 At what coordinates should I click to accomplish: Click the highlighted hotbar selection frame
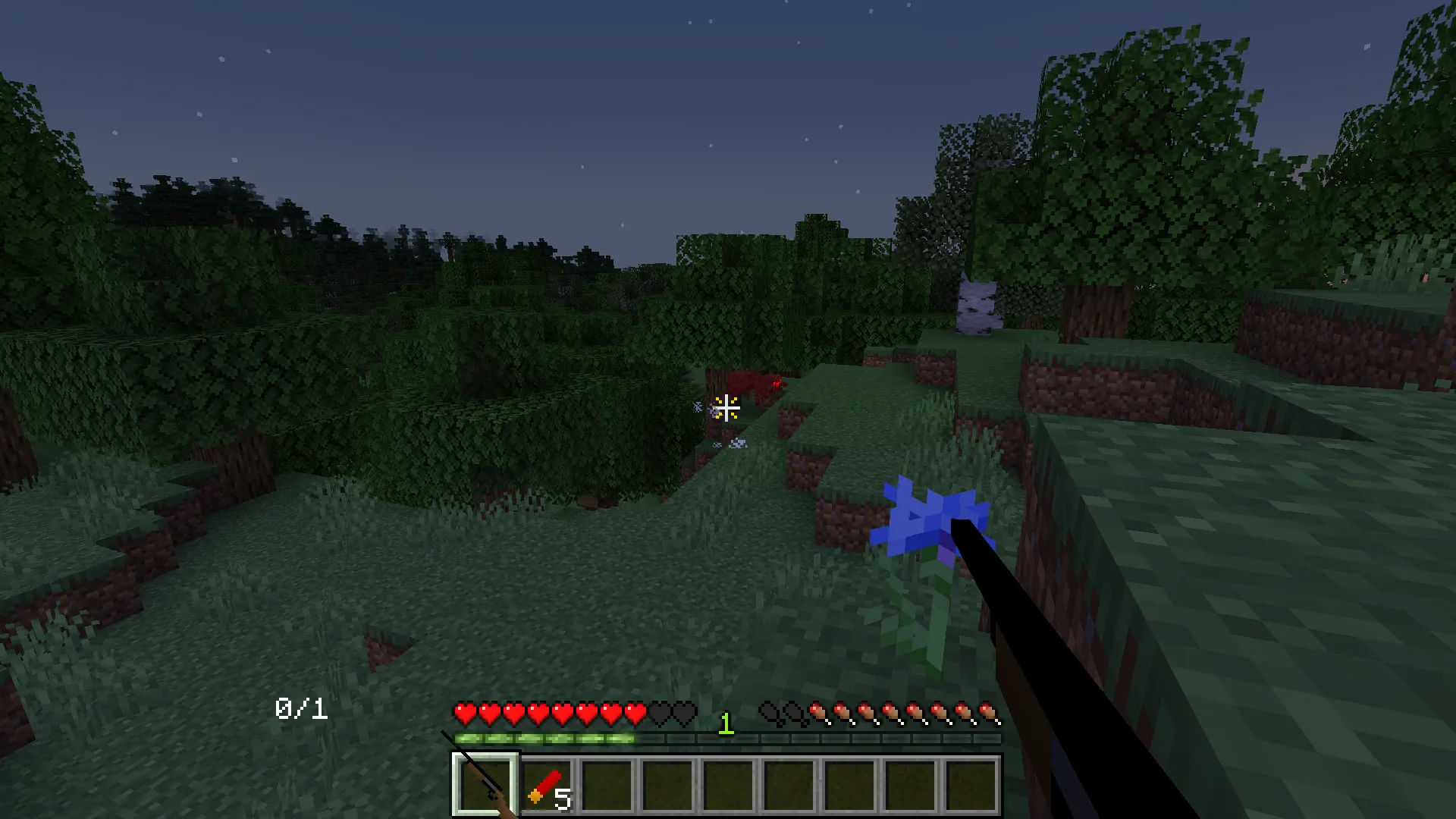tap(485, 785)
